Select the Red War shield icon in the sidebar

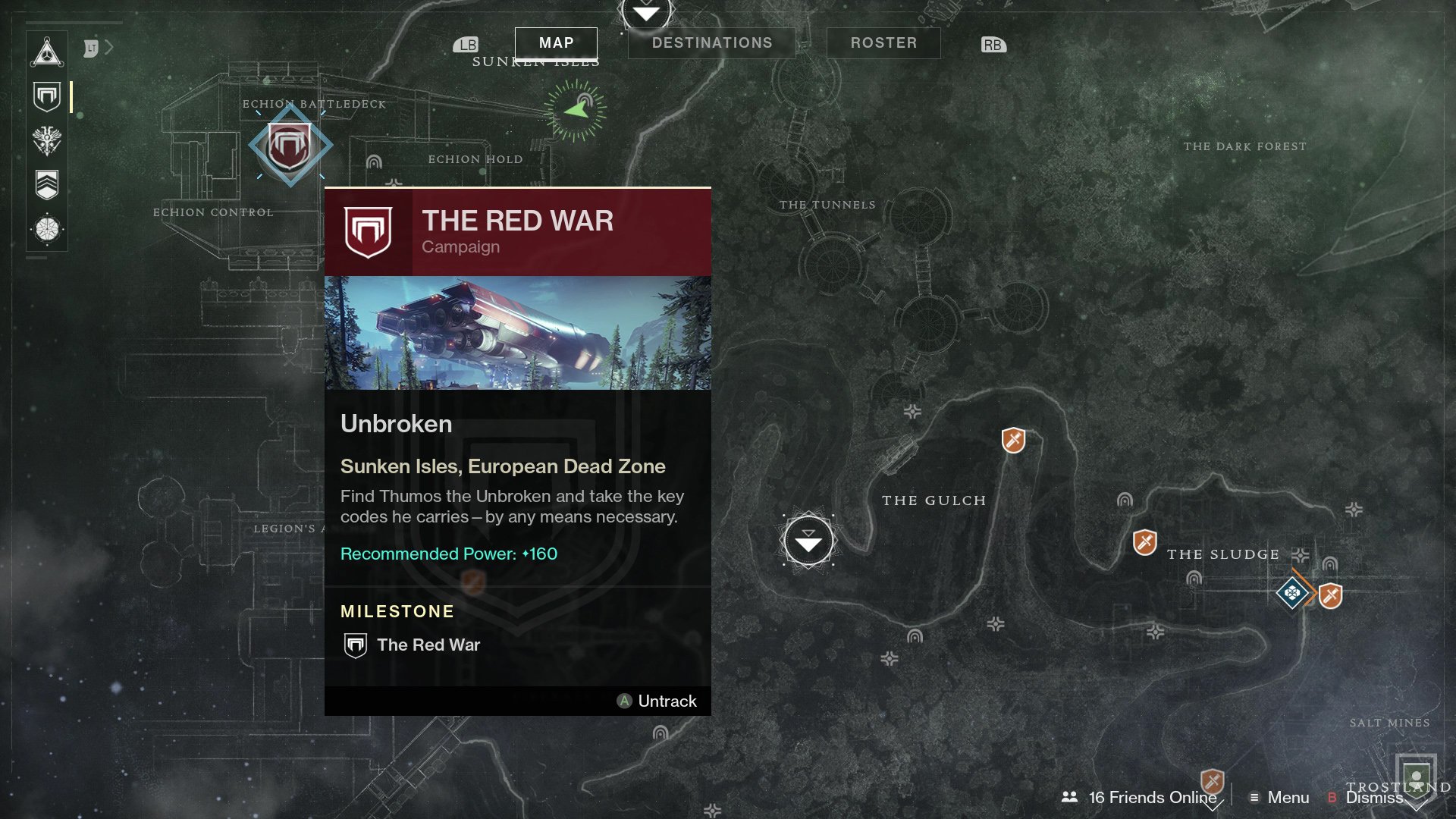(47, 97)
